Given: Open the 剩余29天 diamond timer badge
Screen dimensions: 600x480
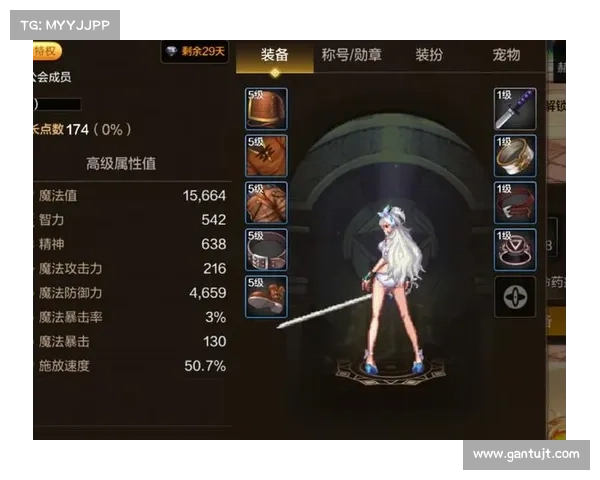Looking at the screenshot, I should pos(195,51).
